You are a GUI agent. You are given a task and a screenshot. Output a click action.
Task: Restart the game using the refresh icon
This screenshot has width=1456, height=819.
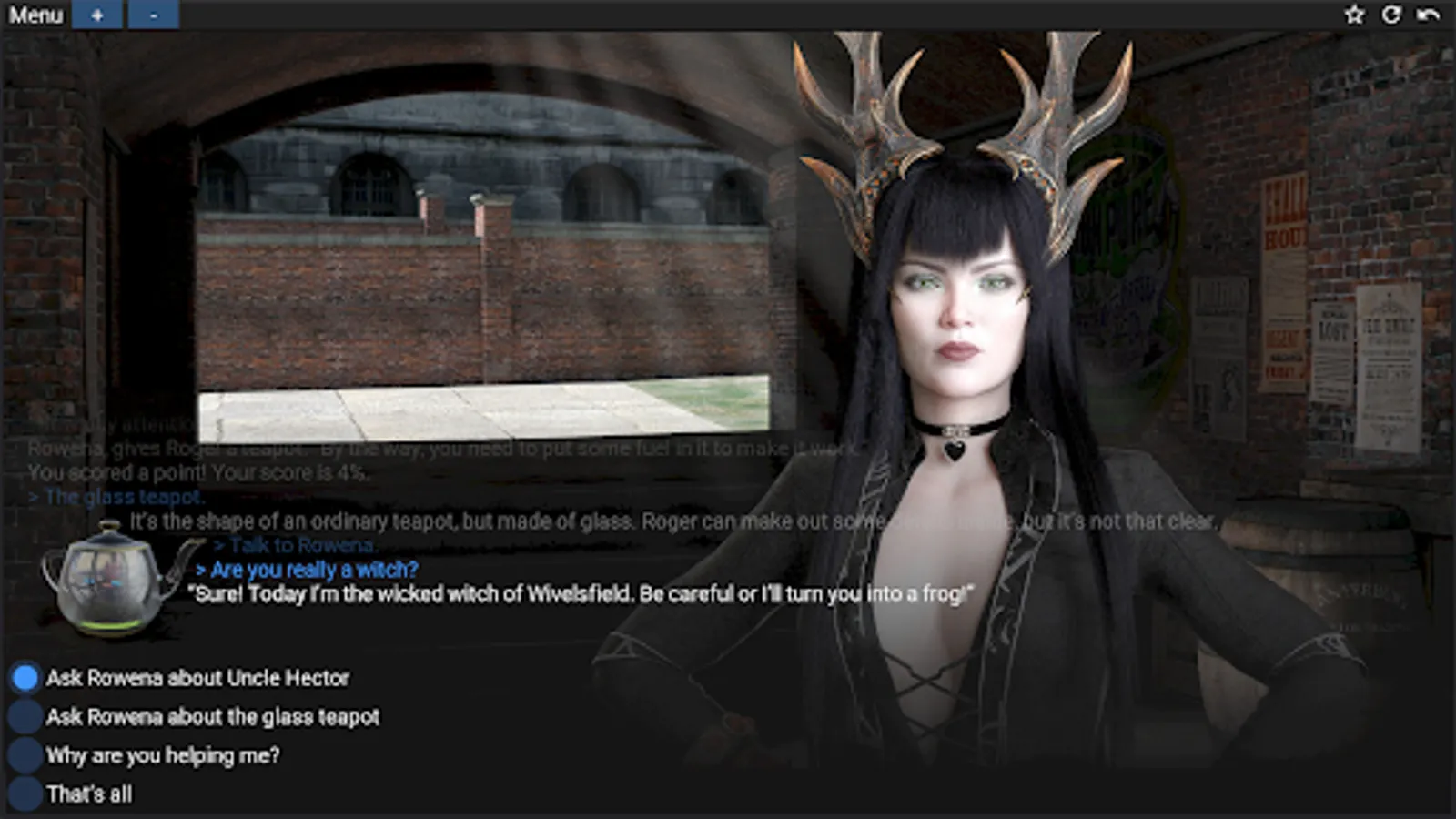pos(1390,12)
